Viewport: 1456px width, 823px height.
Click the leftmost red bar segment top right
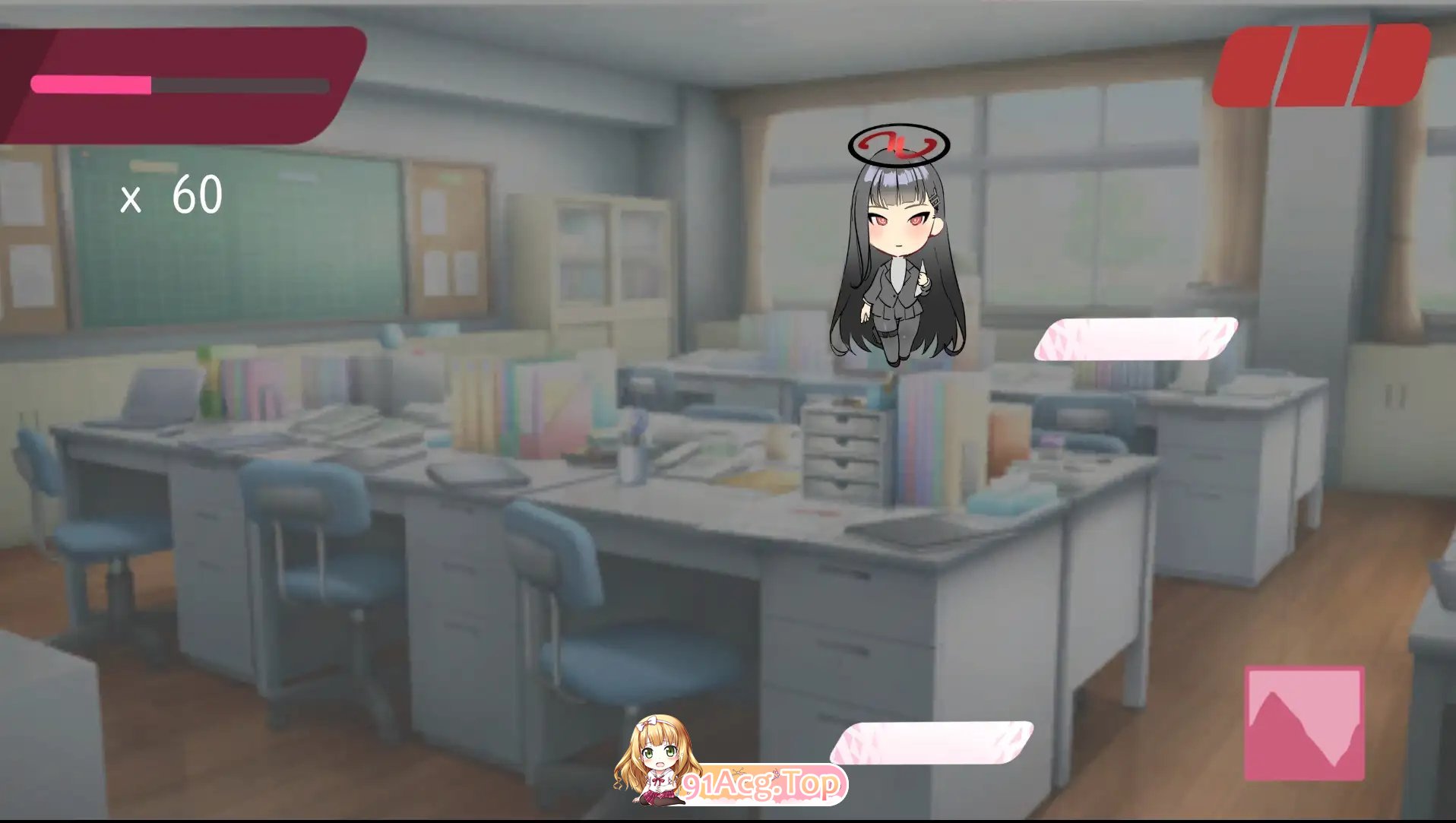point(1254,63)
